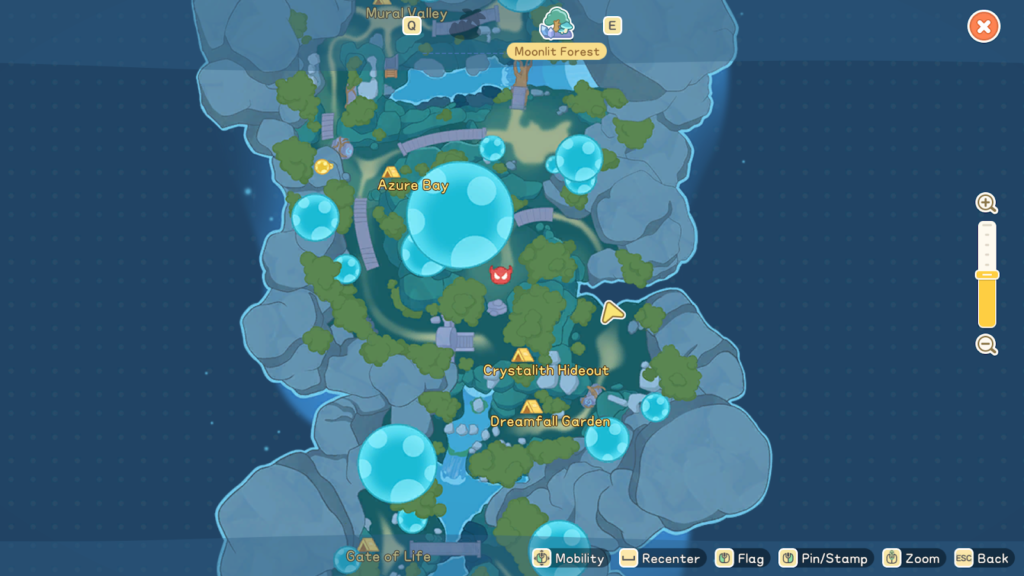Viewport: 1024px width, 576px height.
Task: Choose the Crystalith Hideout camp marker
Action: coord(522,355)
